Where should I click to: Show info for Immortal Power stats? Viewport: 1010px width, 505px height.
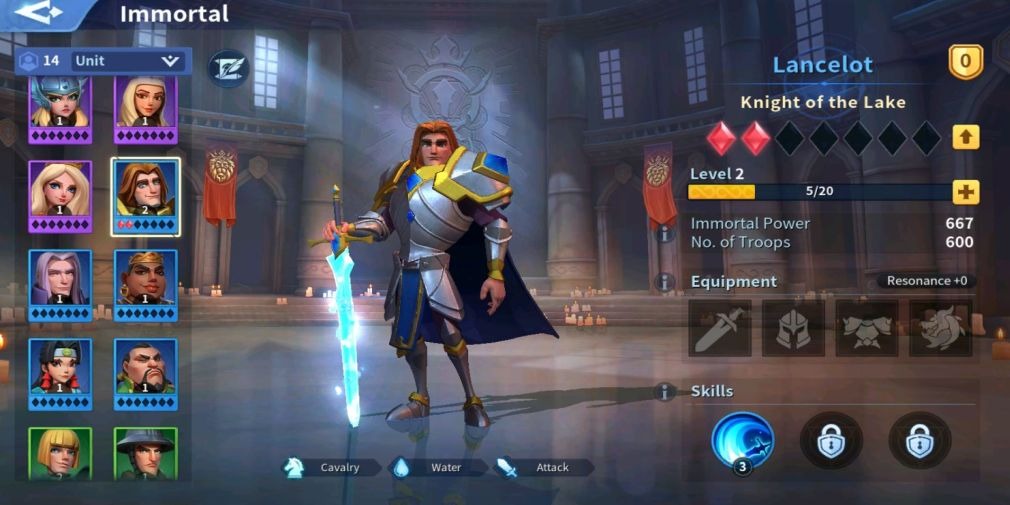click(x=663, y=233)
